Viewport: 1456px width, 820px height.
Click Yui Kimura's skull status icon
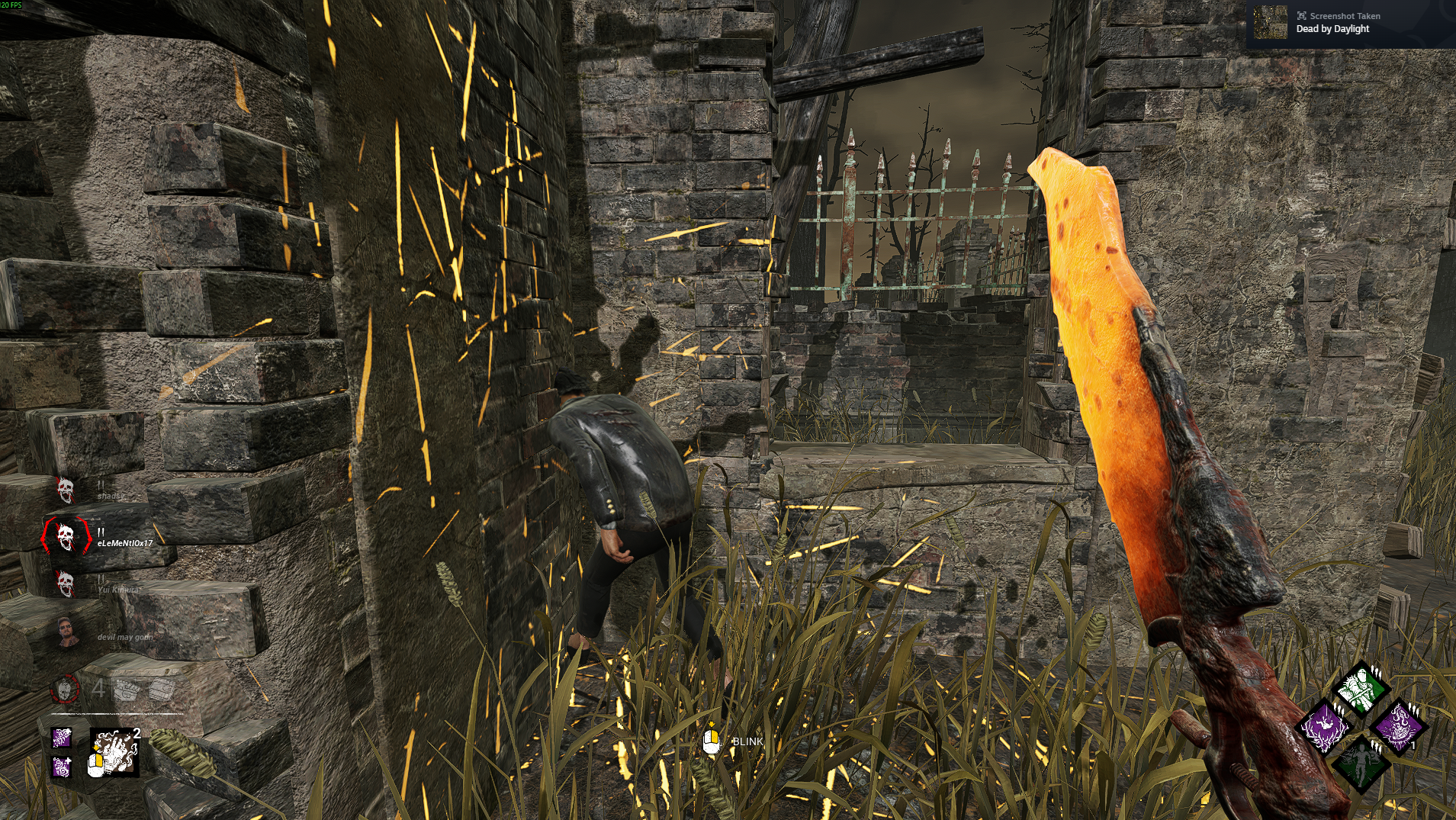(66, 584)
